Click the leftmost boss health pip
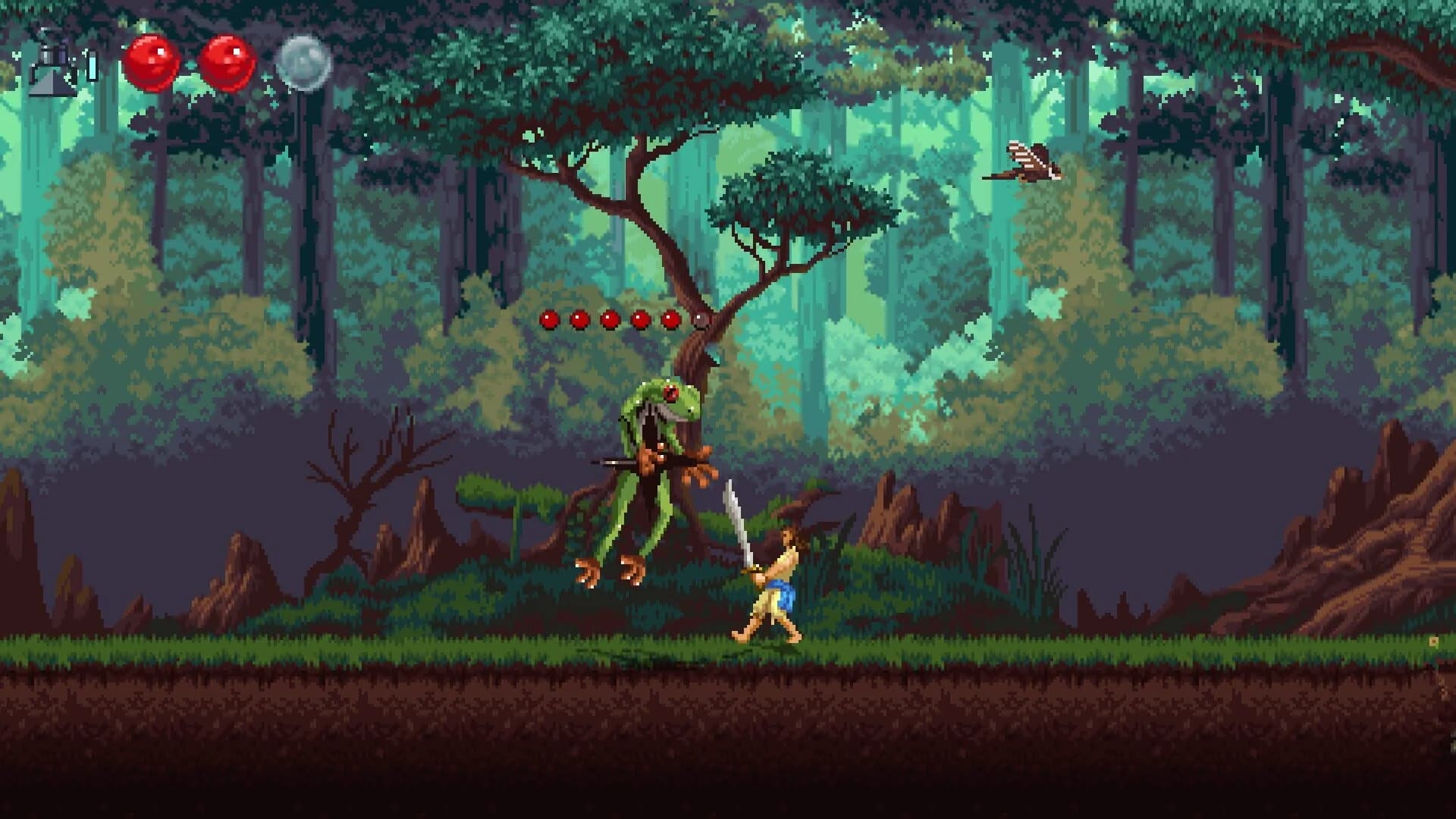The image size is (1456, 819). 548,318
